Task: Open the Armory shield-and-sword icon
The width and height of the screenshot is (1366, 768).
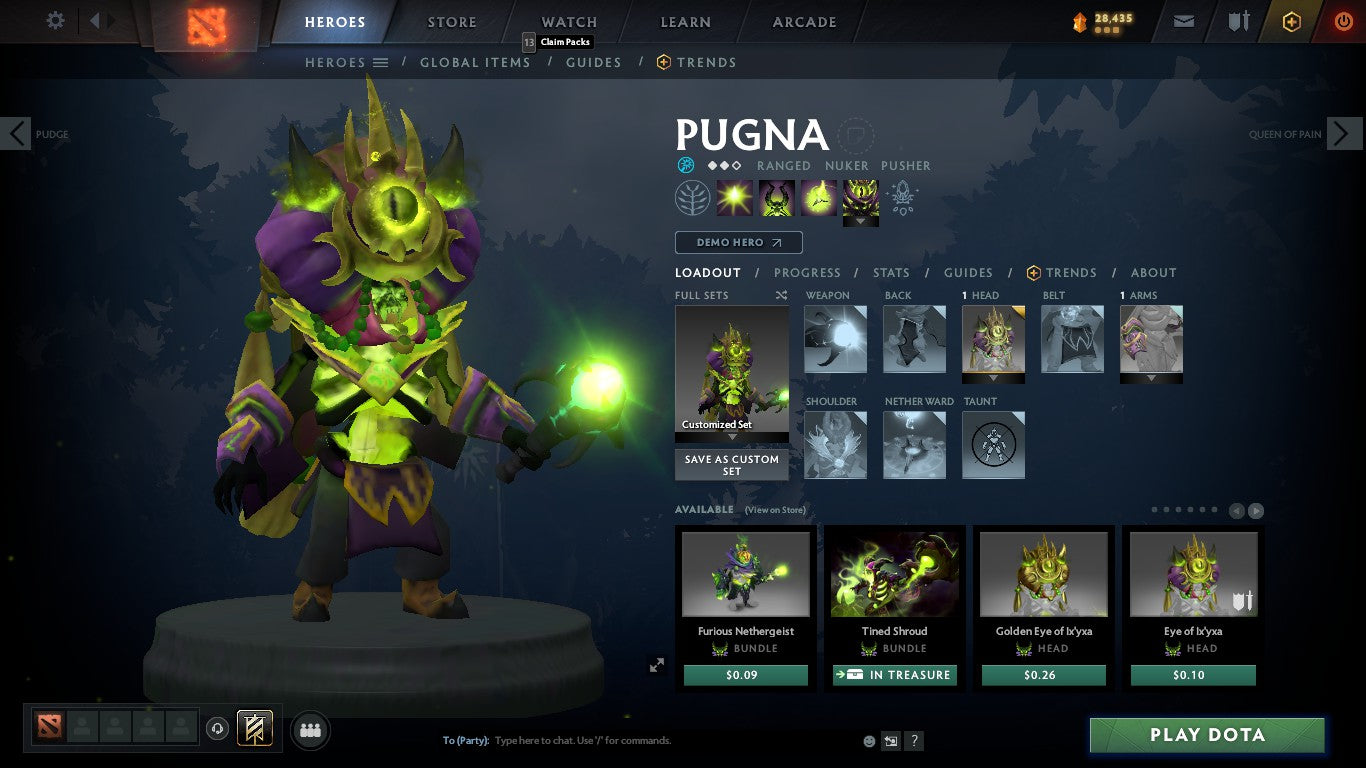Action: 1239,19
